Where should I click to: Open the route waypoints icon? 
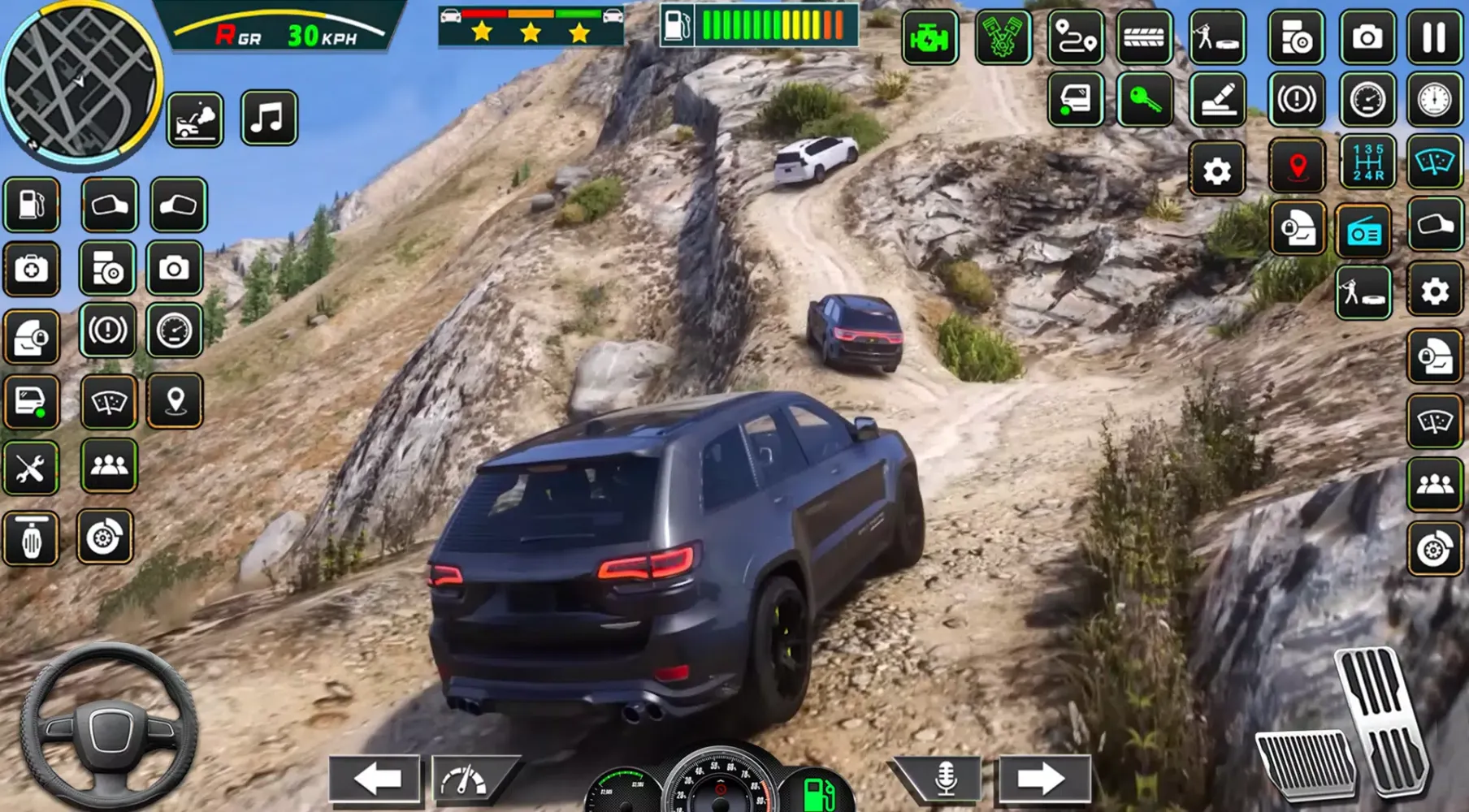(1075, 37)
